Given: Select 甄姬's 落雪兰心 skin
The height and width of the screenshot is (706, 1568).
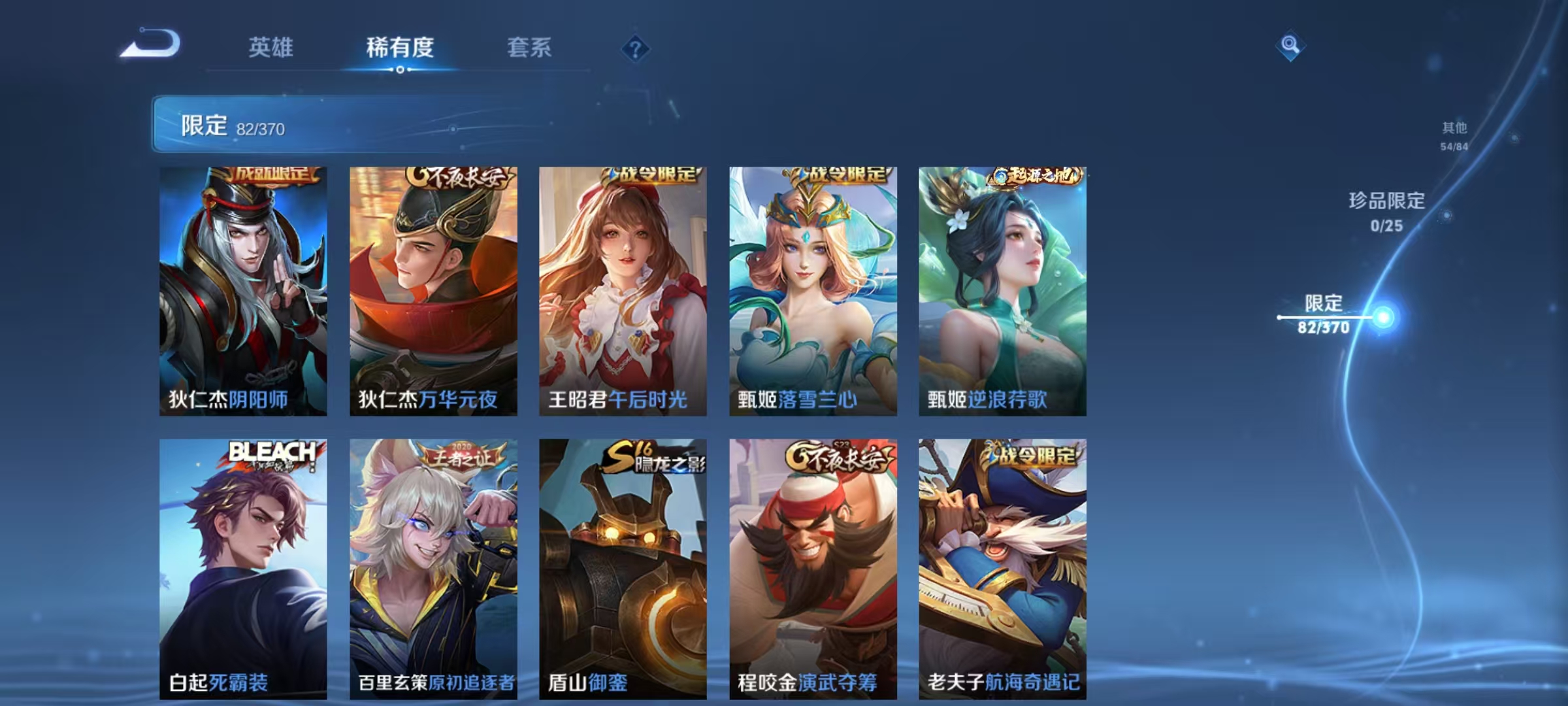Looking at the screenshot, I should pos(811,288).
